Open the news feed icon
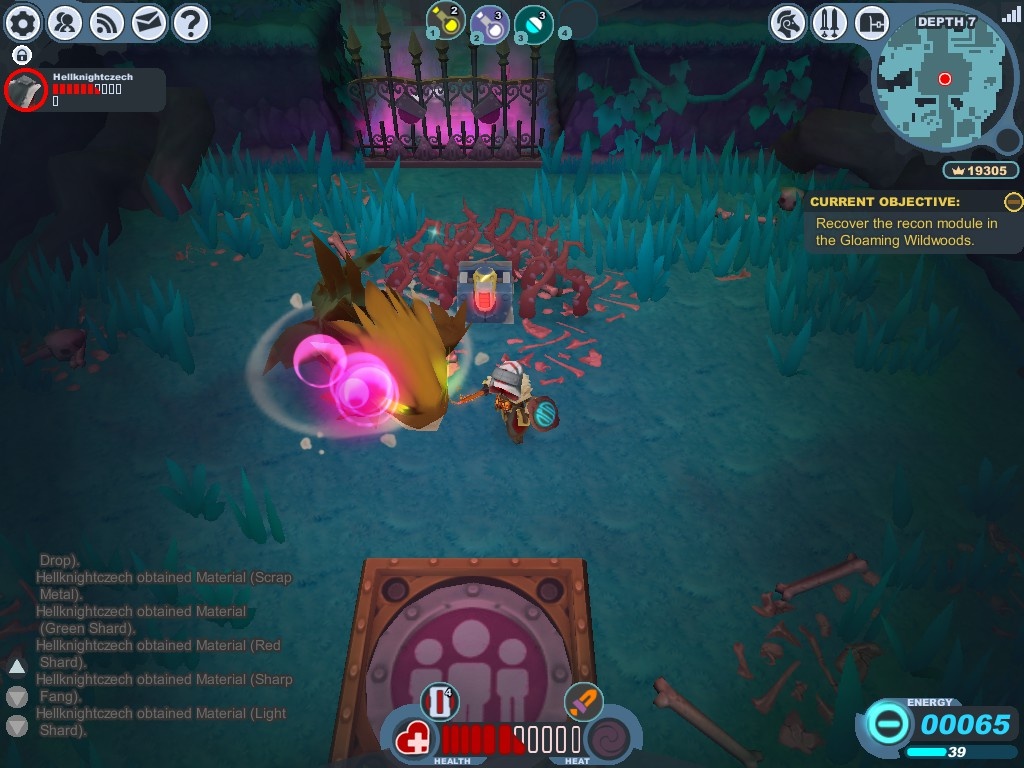 pyautogui.click(x=107, y=22)
